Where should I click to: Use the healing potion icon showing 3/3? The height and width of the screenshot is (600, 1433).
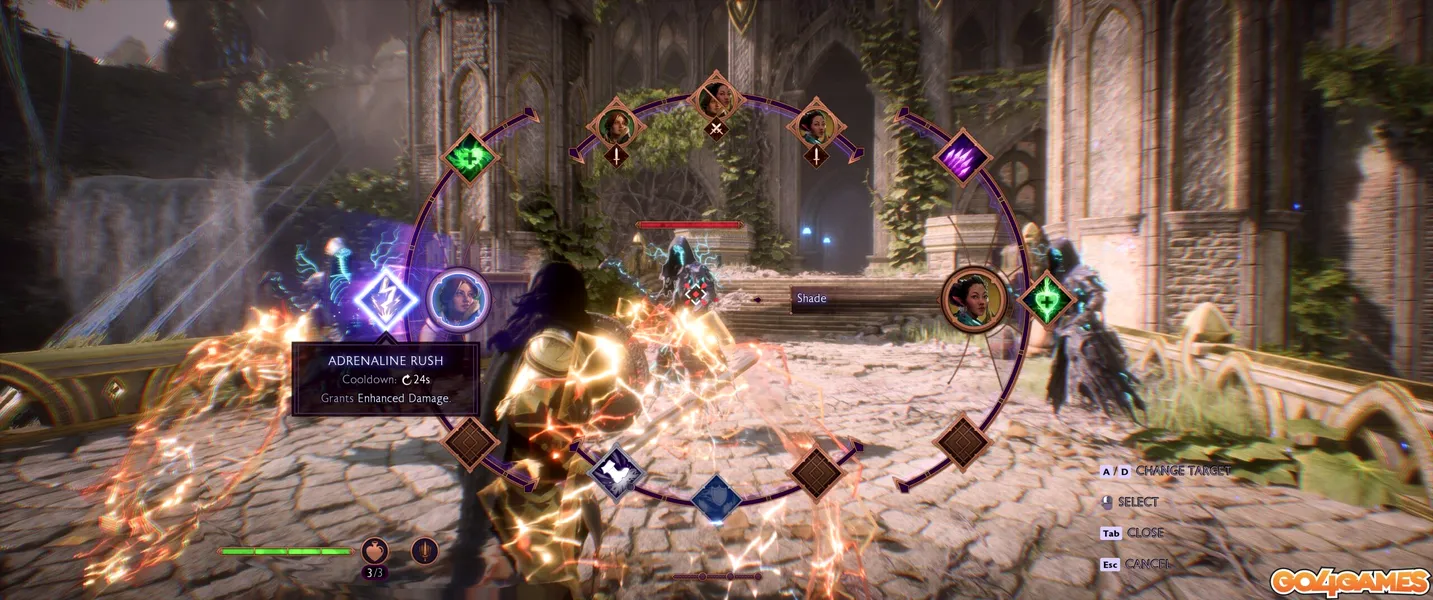coord(375,551)
